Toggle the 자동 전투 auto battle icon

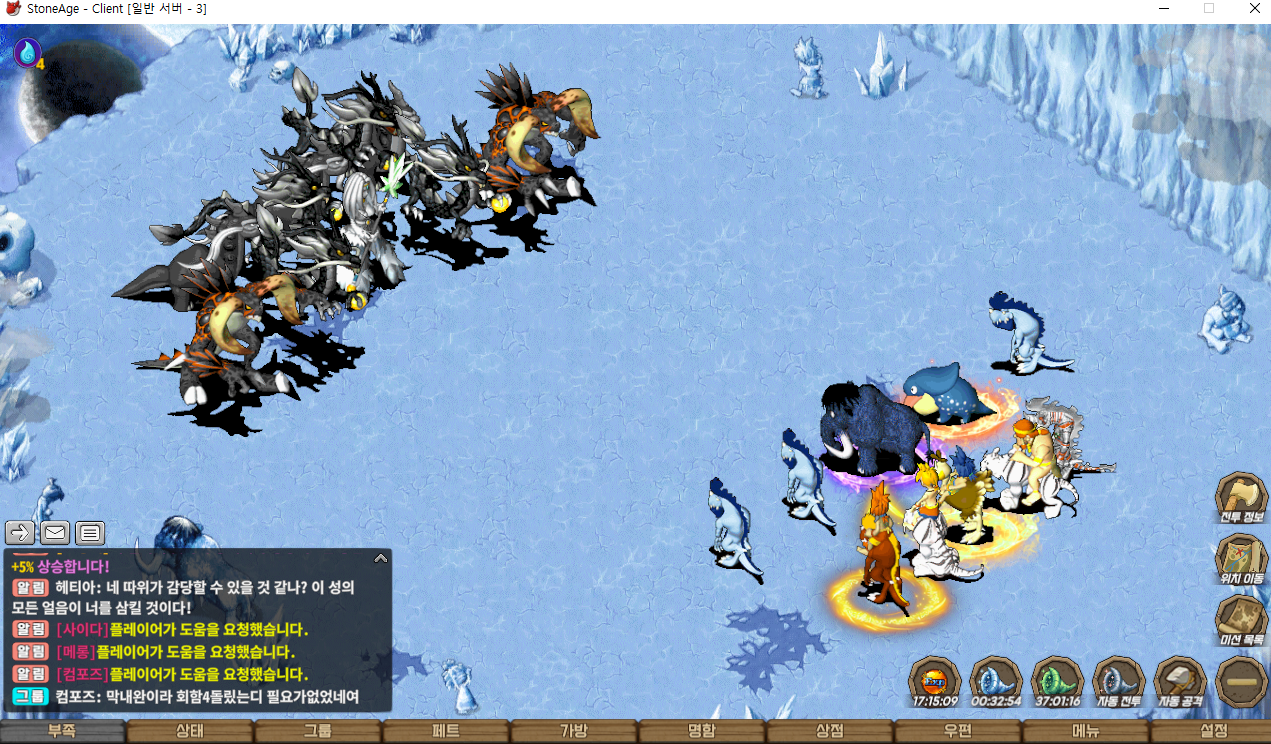coord(1119,681)
